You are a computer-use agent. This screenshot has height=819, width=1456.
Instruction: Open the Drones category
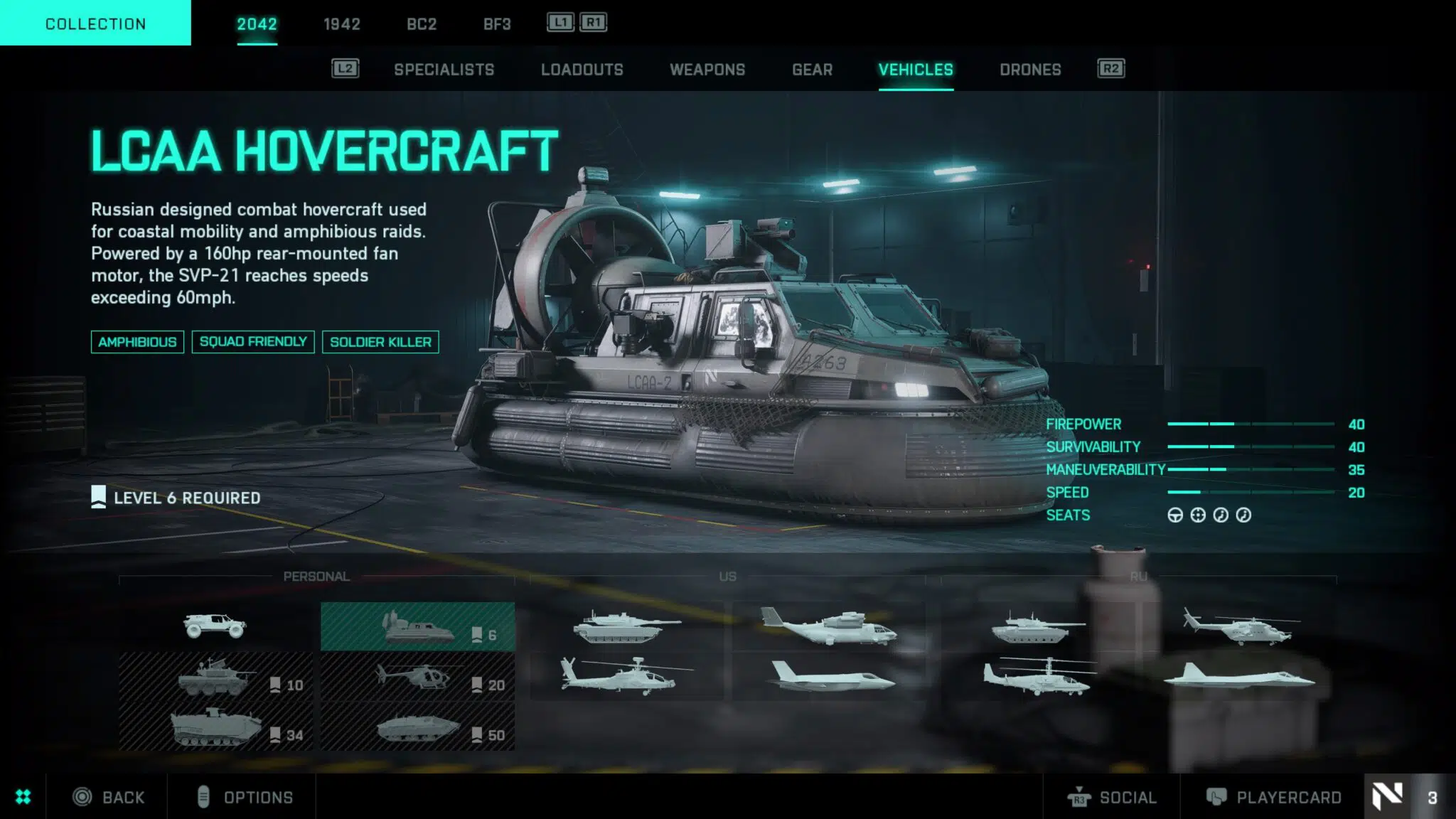click(x=1030, y=70)
